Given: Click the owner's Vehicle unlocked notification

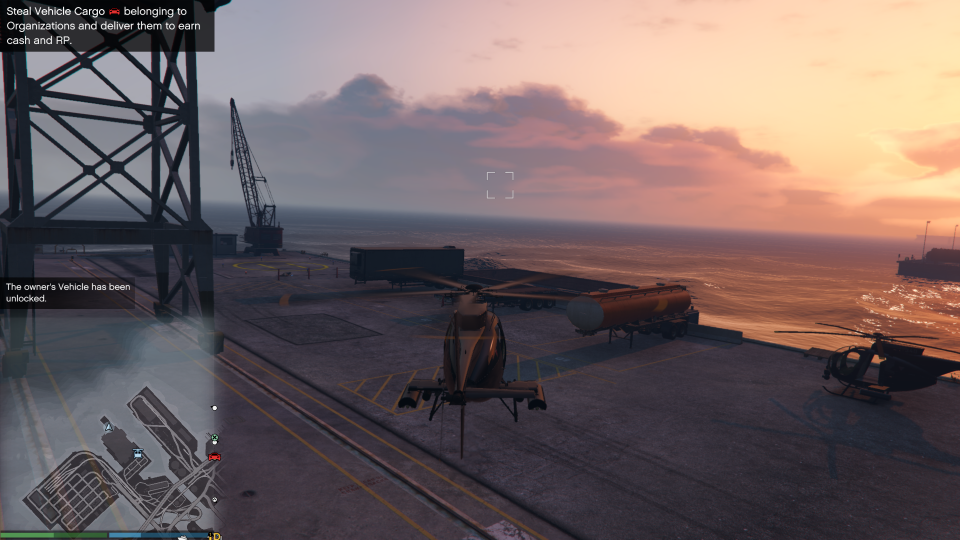Looking at the screenshot, I should click(x=68, y=292).
